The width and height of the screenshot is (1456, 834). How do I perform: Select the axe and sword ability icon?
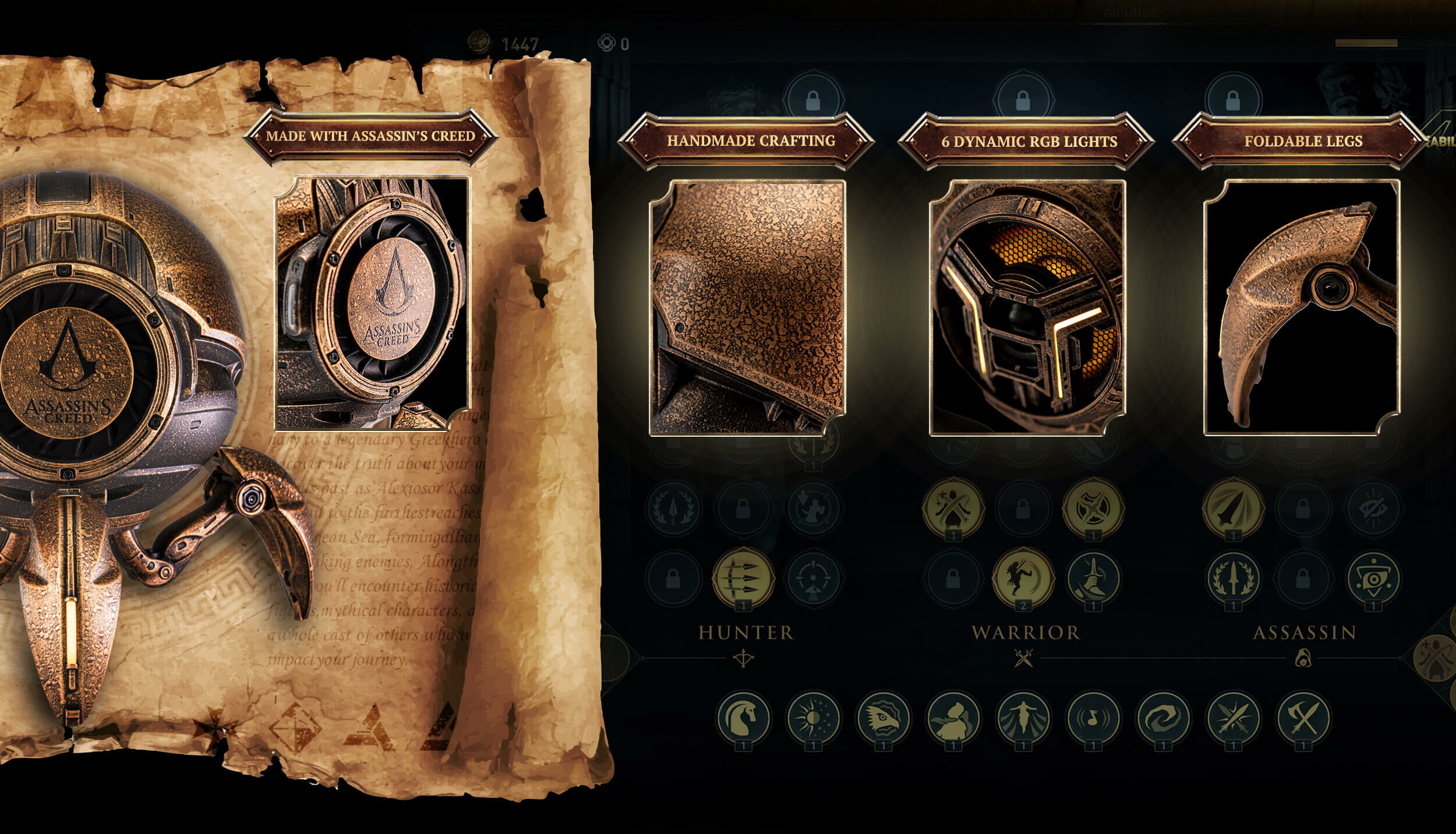coord(1303,718)
